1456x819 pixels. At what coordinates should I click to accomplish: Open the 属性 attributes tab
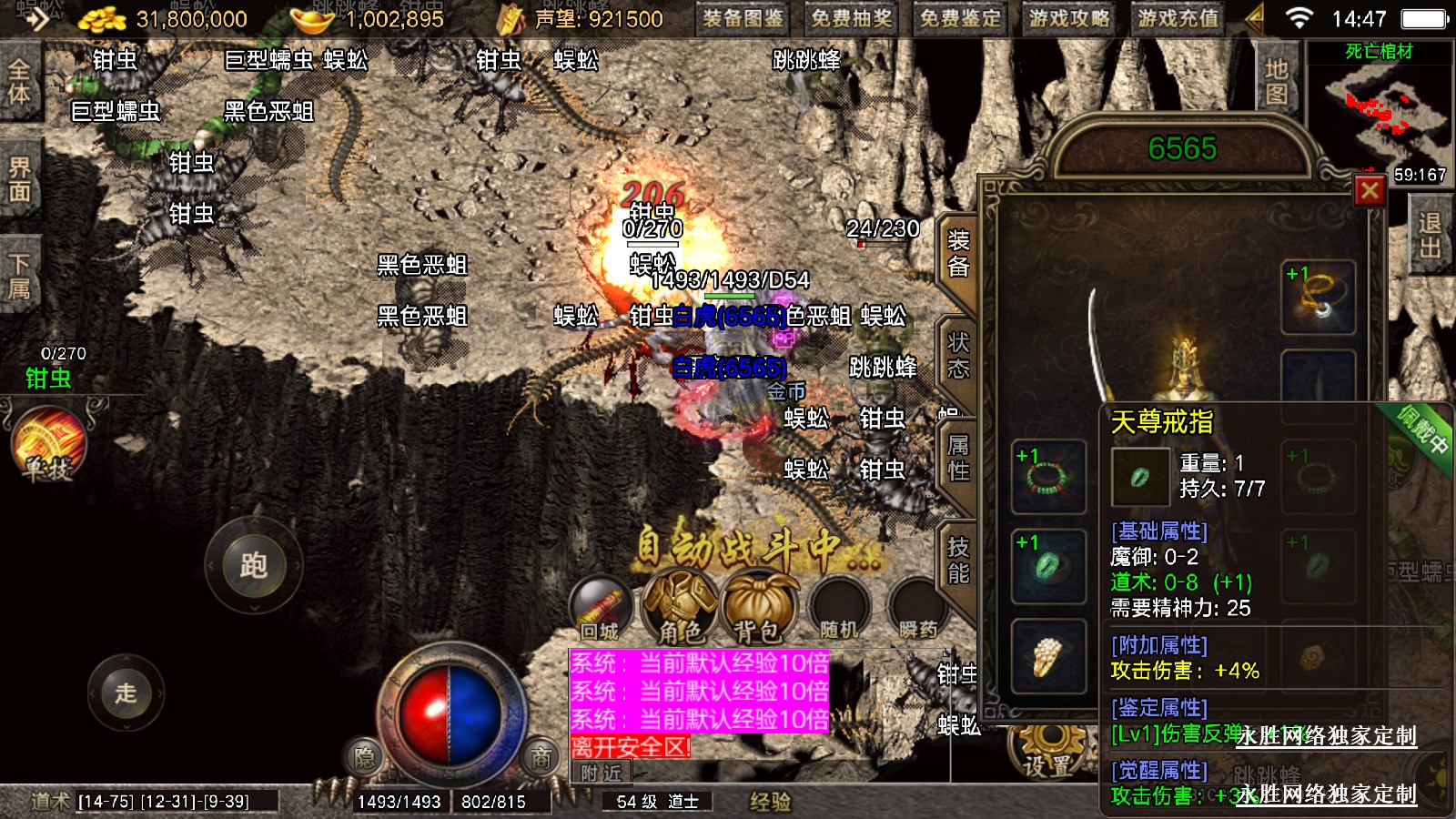click(958, 458)
